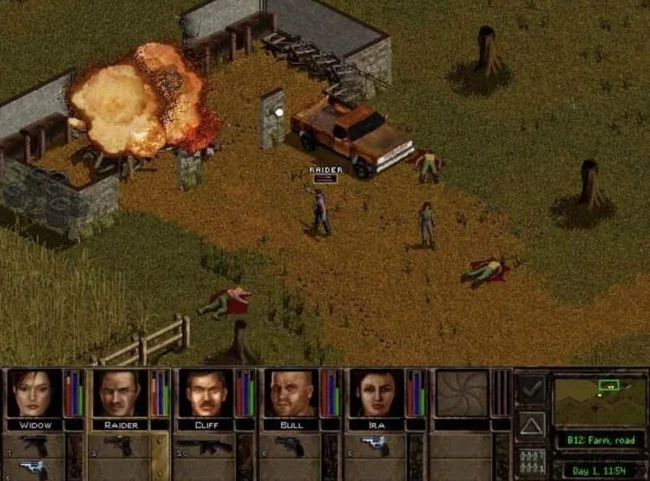Select Widow's portrait
The image size is (650, 481).
click(x=34, y=393)
